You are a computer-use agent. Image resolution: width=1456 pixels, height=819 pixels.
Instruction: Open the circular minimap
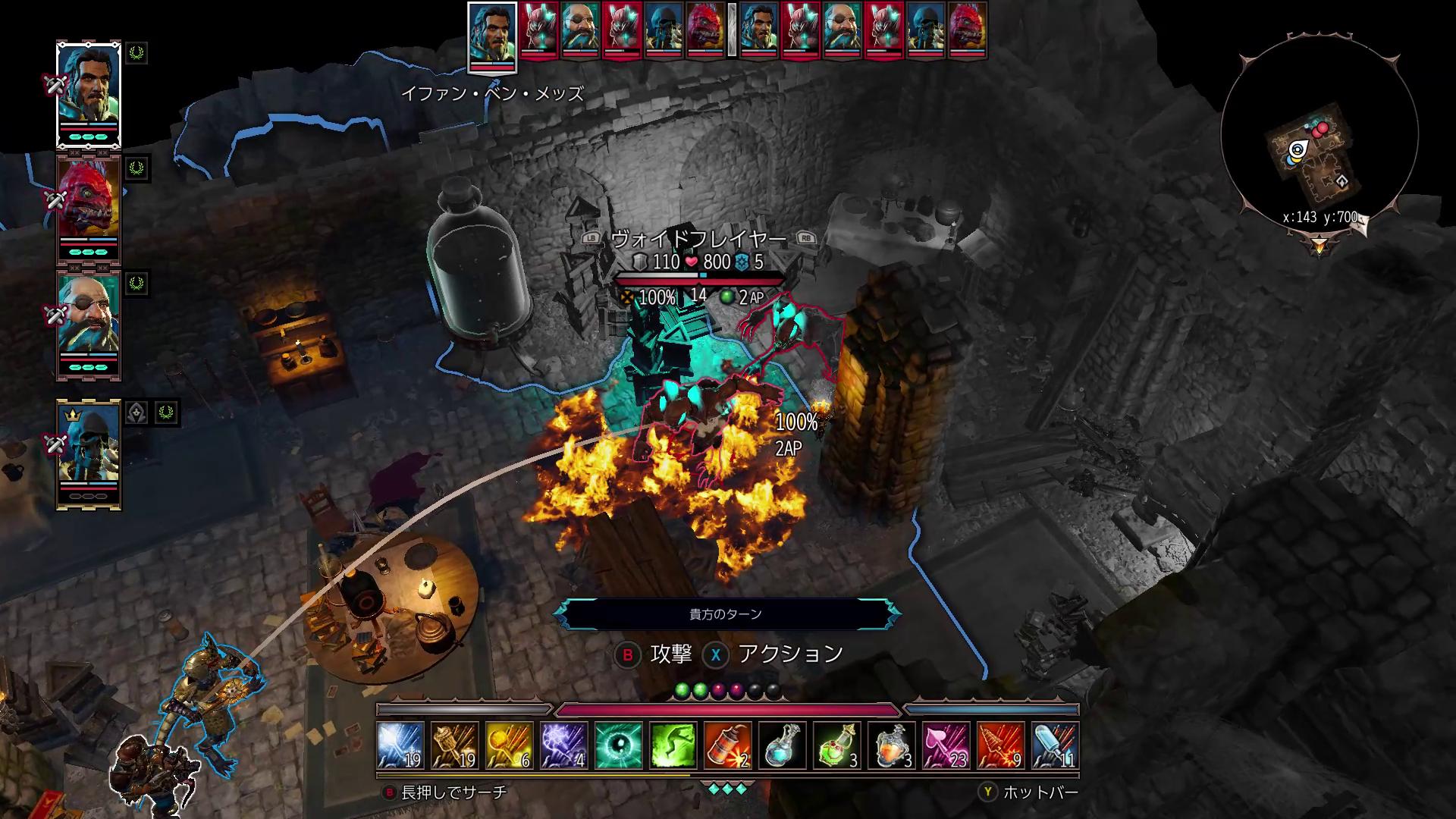[1319, 136]
